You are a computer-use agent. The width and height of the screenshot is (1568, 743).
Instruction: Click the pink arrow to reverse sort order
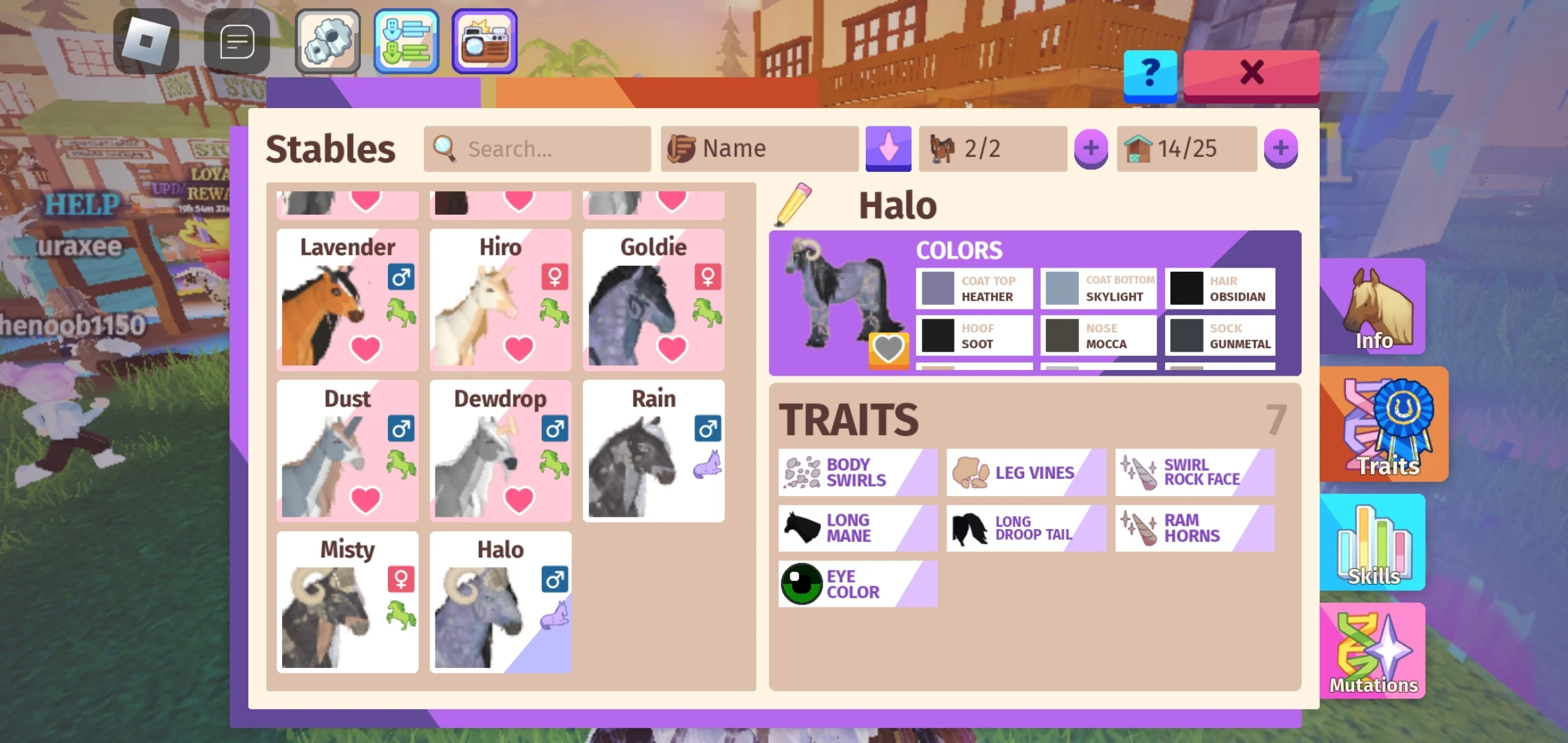click(x=889, y=148)
